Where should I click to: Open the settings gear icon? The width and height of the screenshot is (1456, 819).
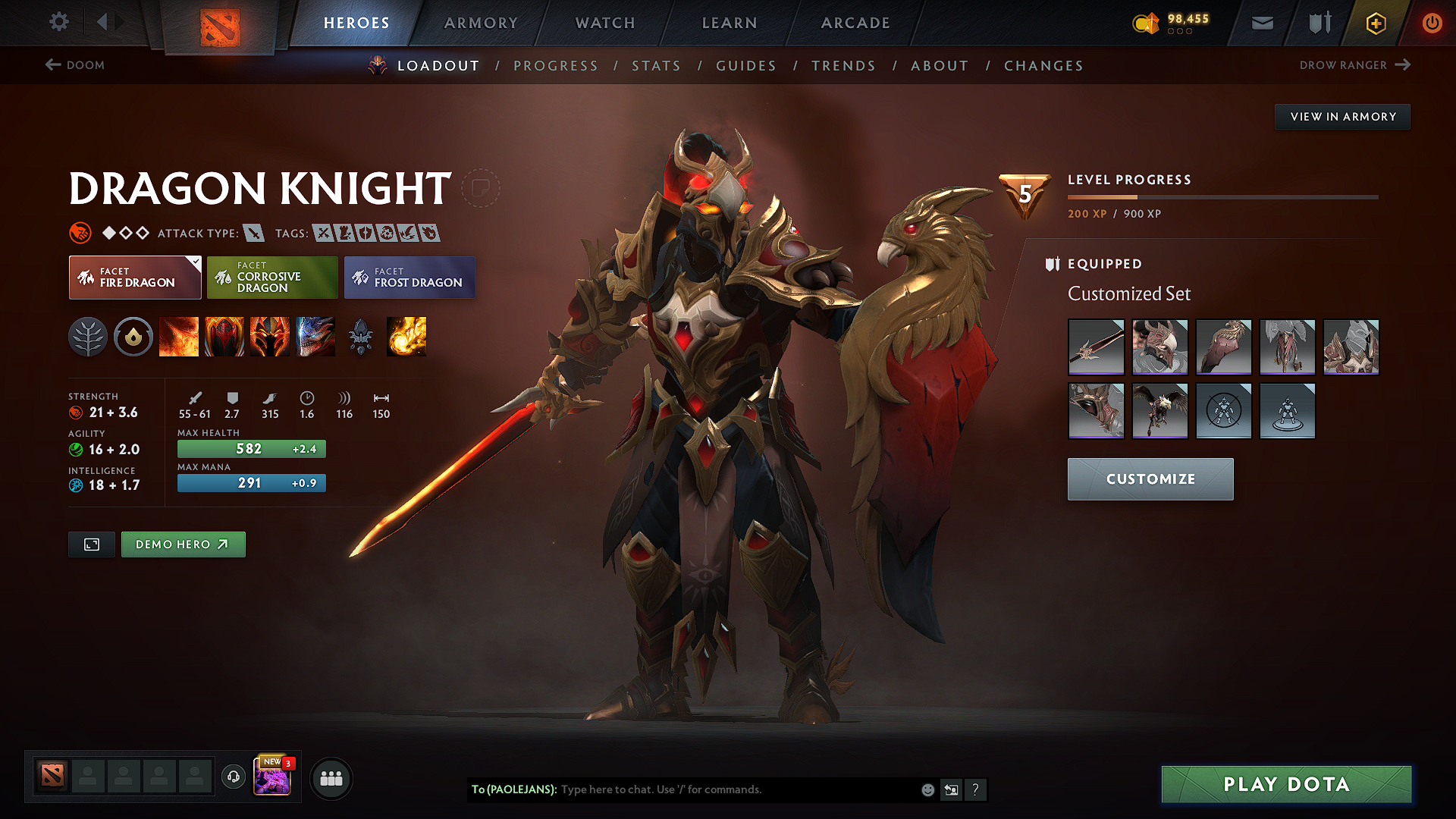pyautogui.click(x=58, y=22)
